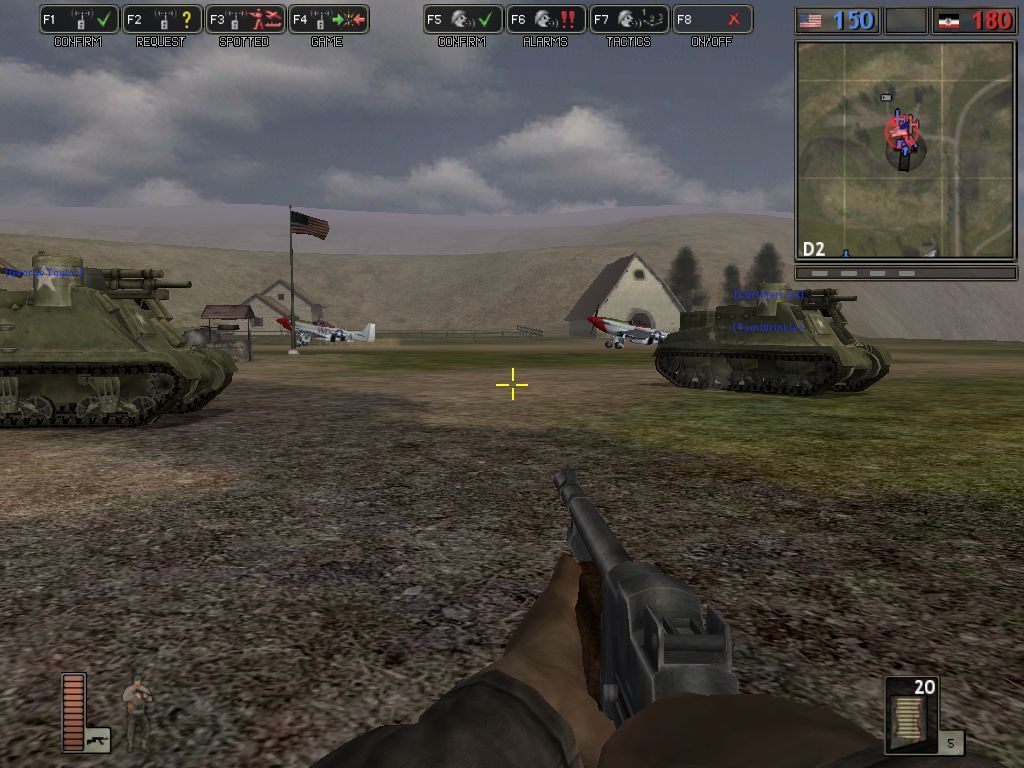Select the F1 Confirm radio command
The width and height of the screenshot is (1024, 768).
80,20
